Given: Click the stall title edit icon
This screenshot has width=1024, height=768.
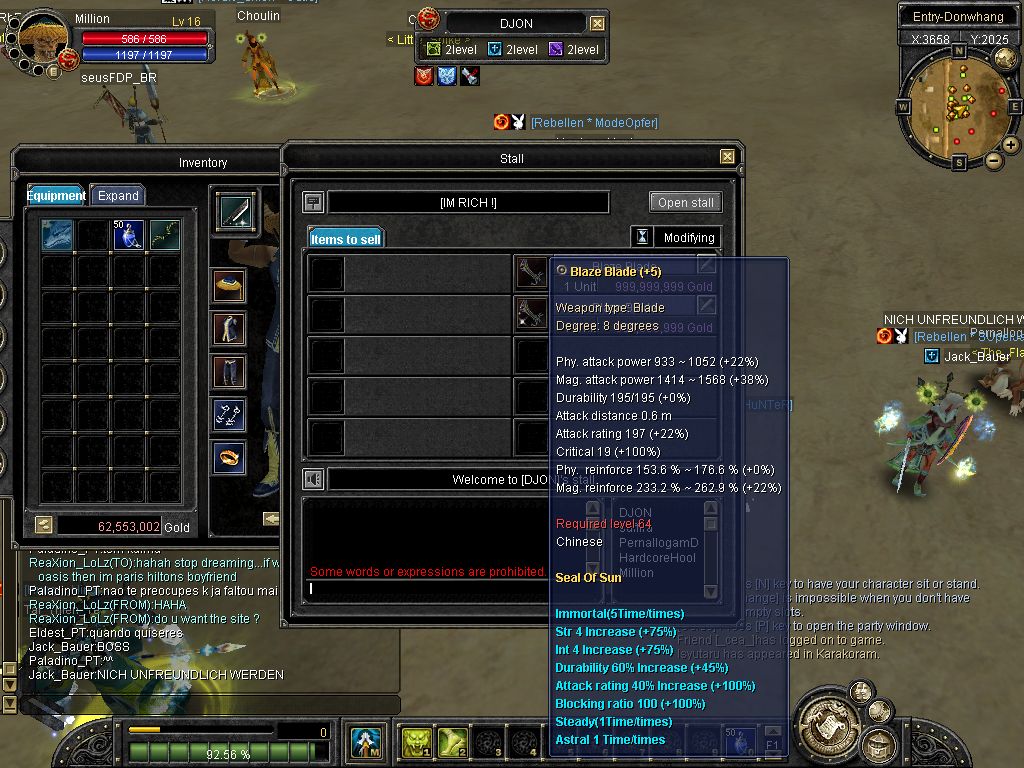Looking at the screenshot, I should tap(313, 202).
